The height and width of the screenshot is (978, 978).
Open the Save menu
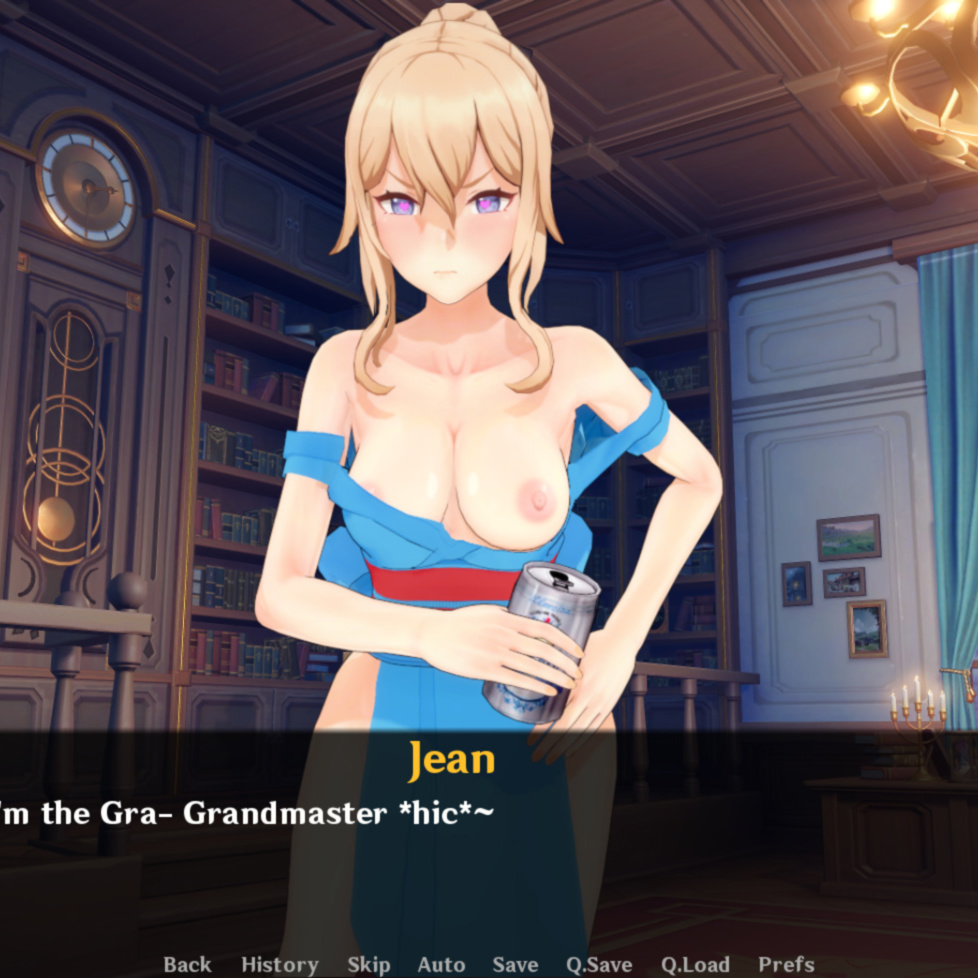[x=515, y=964]
